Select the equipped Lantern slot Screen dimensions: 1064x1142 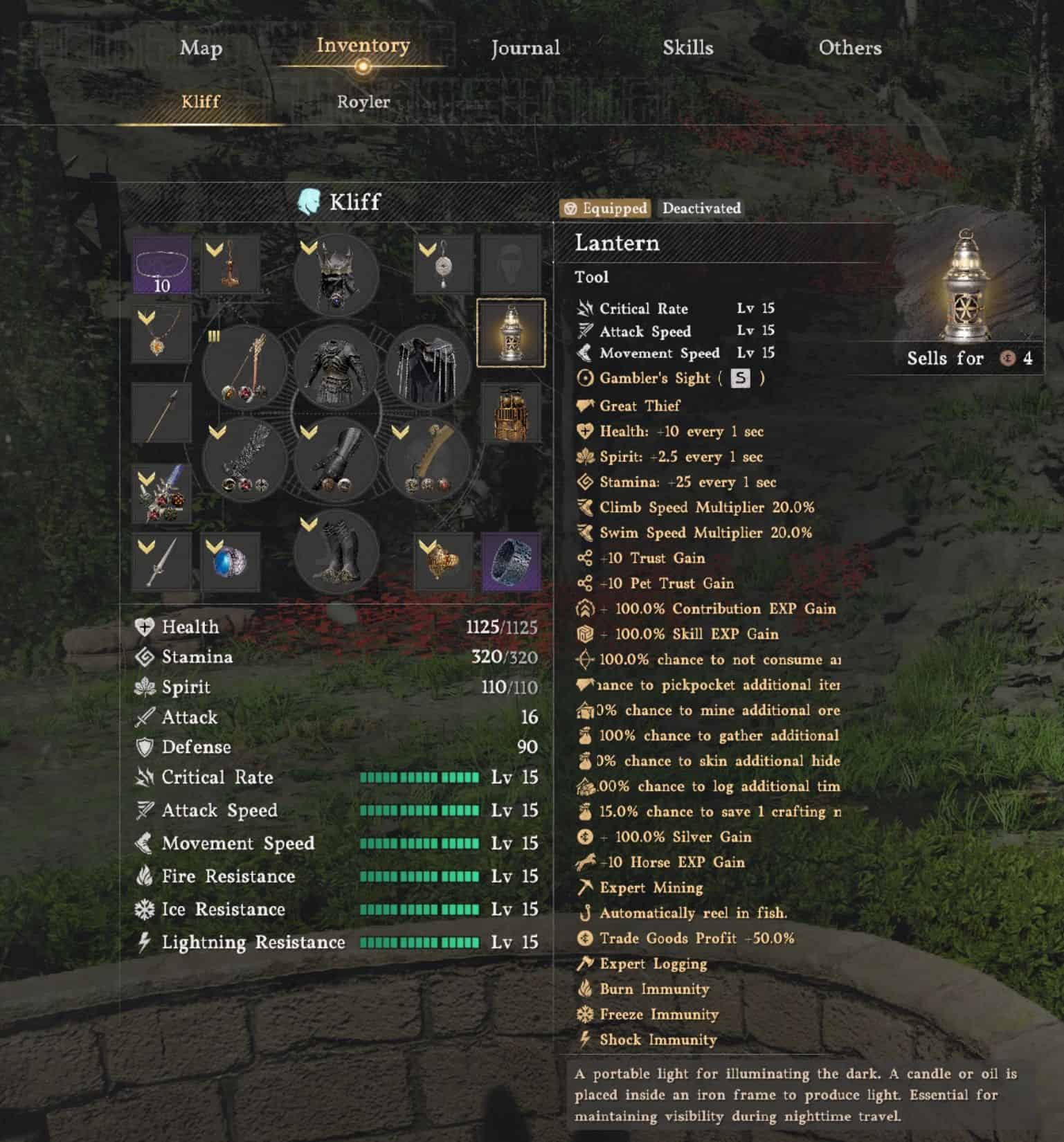tap(511, 333)
